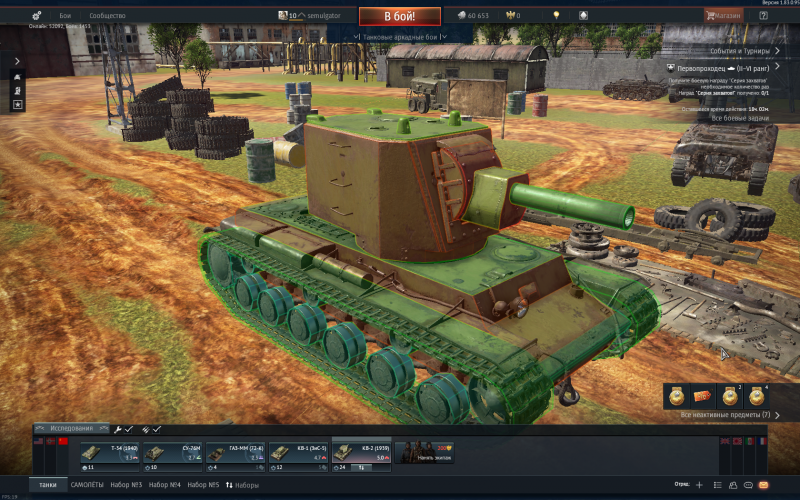Select the СУ-76М vehicle slot

pyautogui.click(x=173, y=453)
